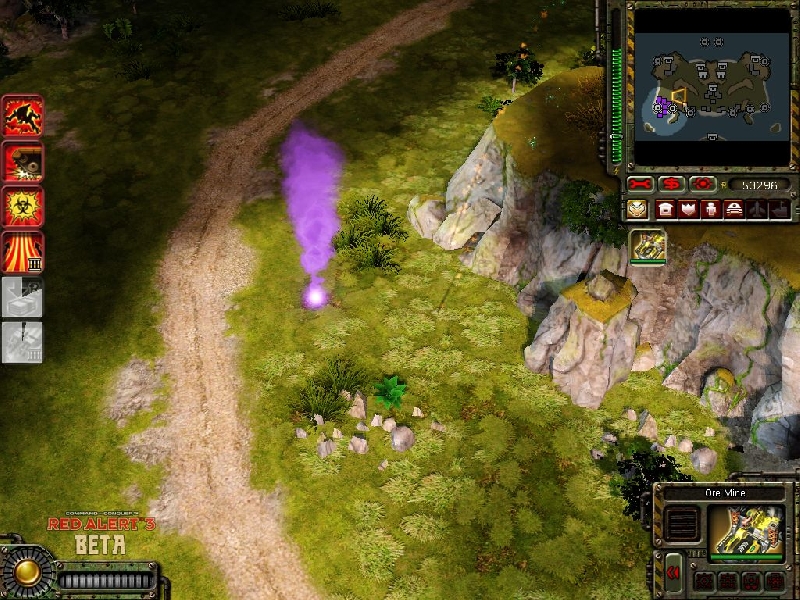
Task: Trigger the biohazard toxin support power
Action: click(x=21, y=206)
